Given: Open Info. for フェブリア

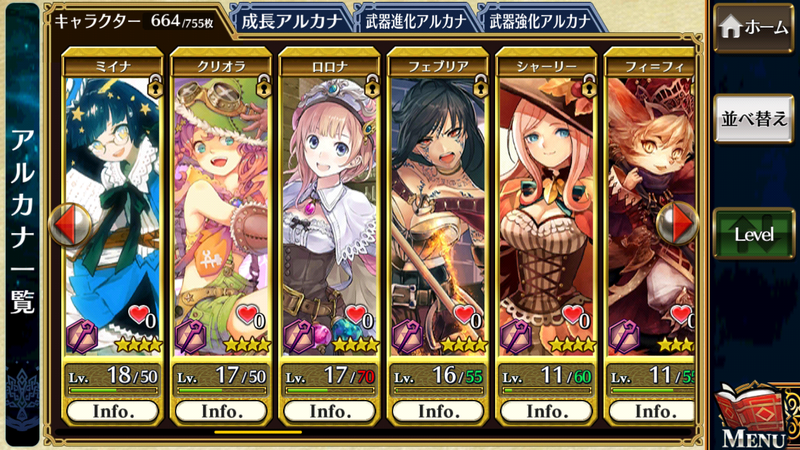Looking at the screenshot, I should [x=438, y=411].
